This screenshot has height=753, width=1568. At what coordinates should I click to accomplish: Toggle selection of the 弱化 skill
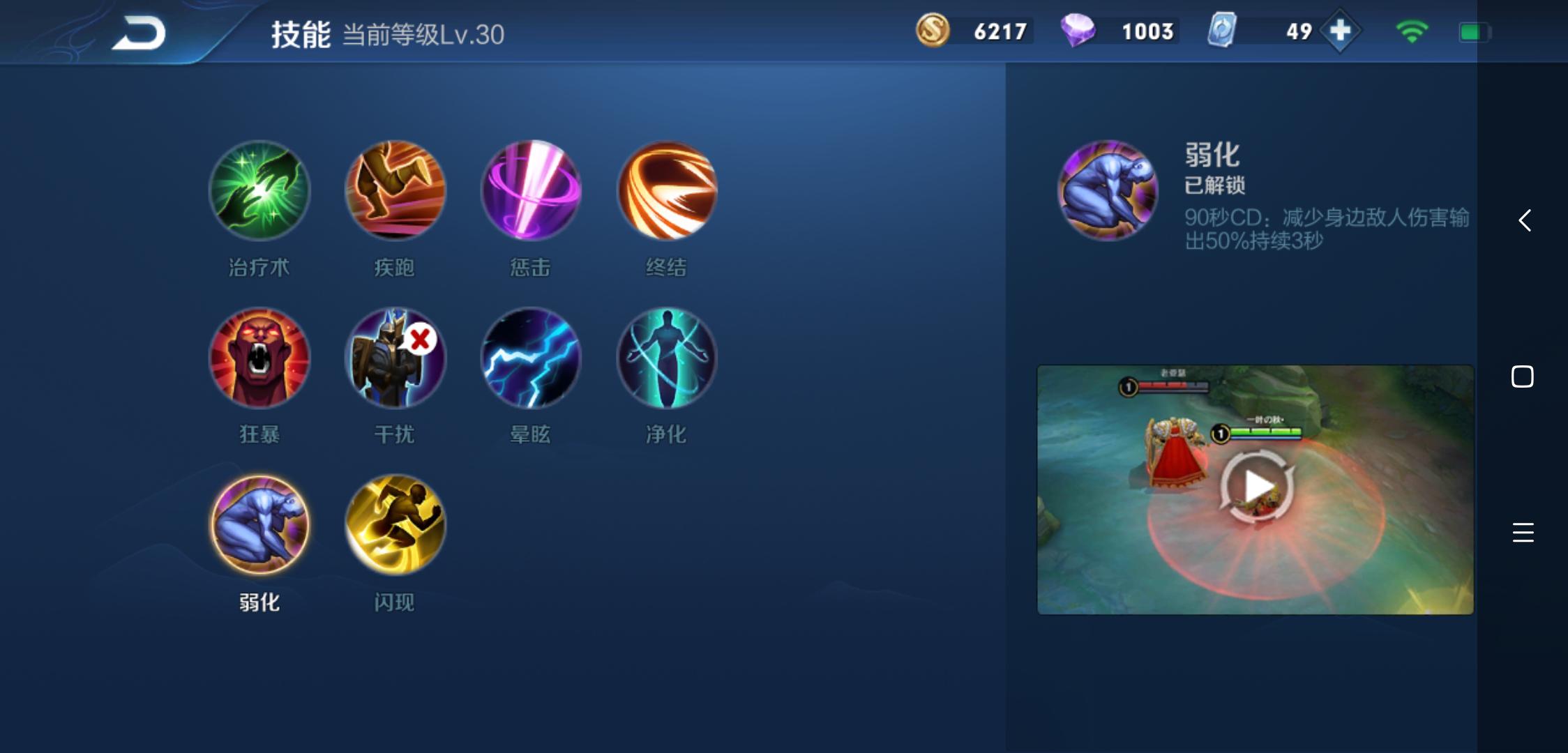(x=258, y=526)
